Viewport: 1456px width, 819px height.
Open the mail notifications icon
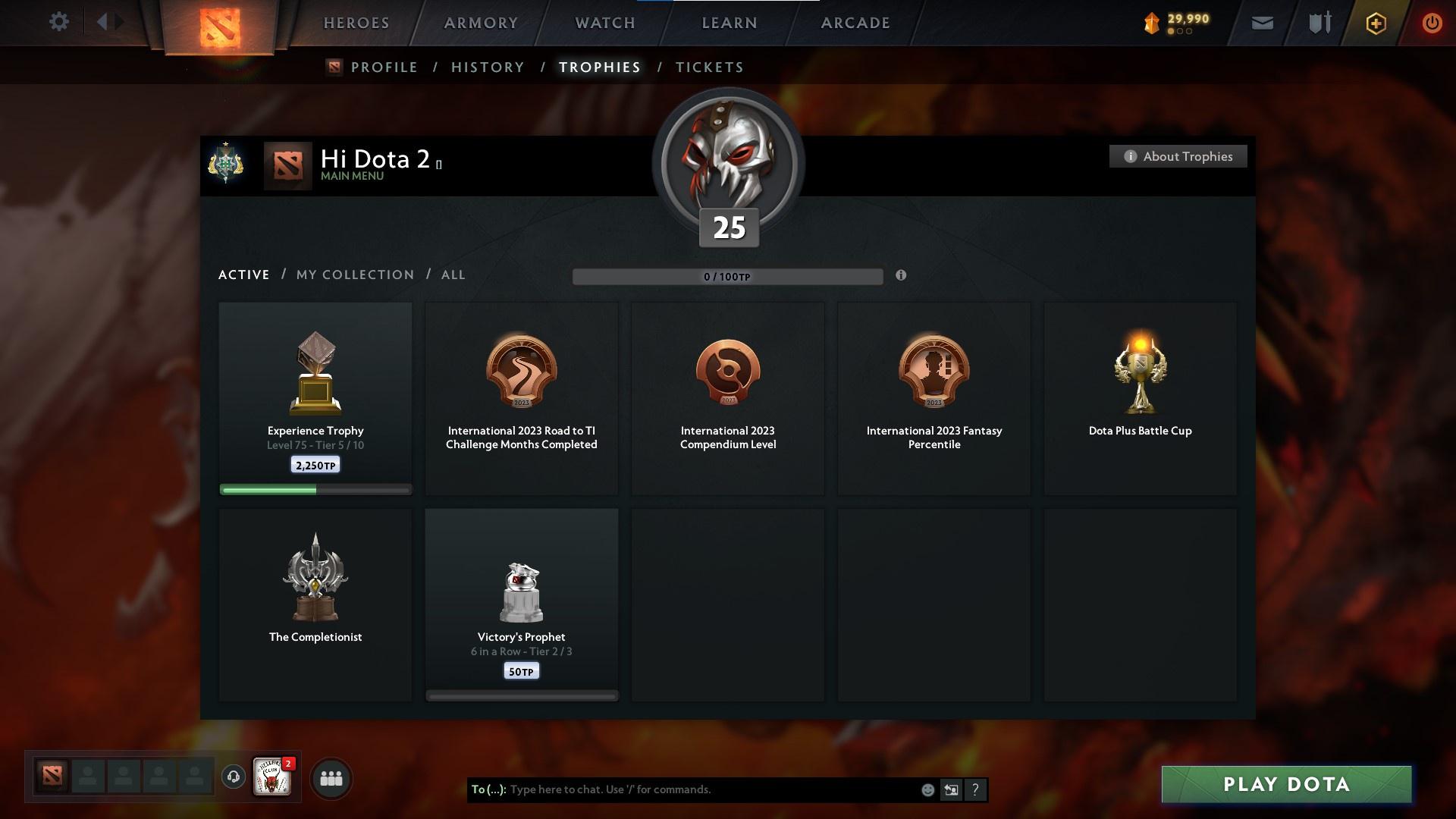1261,23
